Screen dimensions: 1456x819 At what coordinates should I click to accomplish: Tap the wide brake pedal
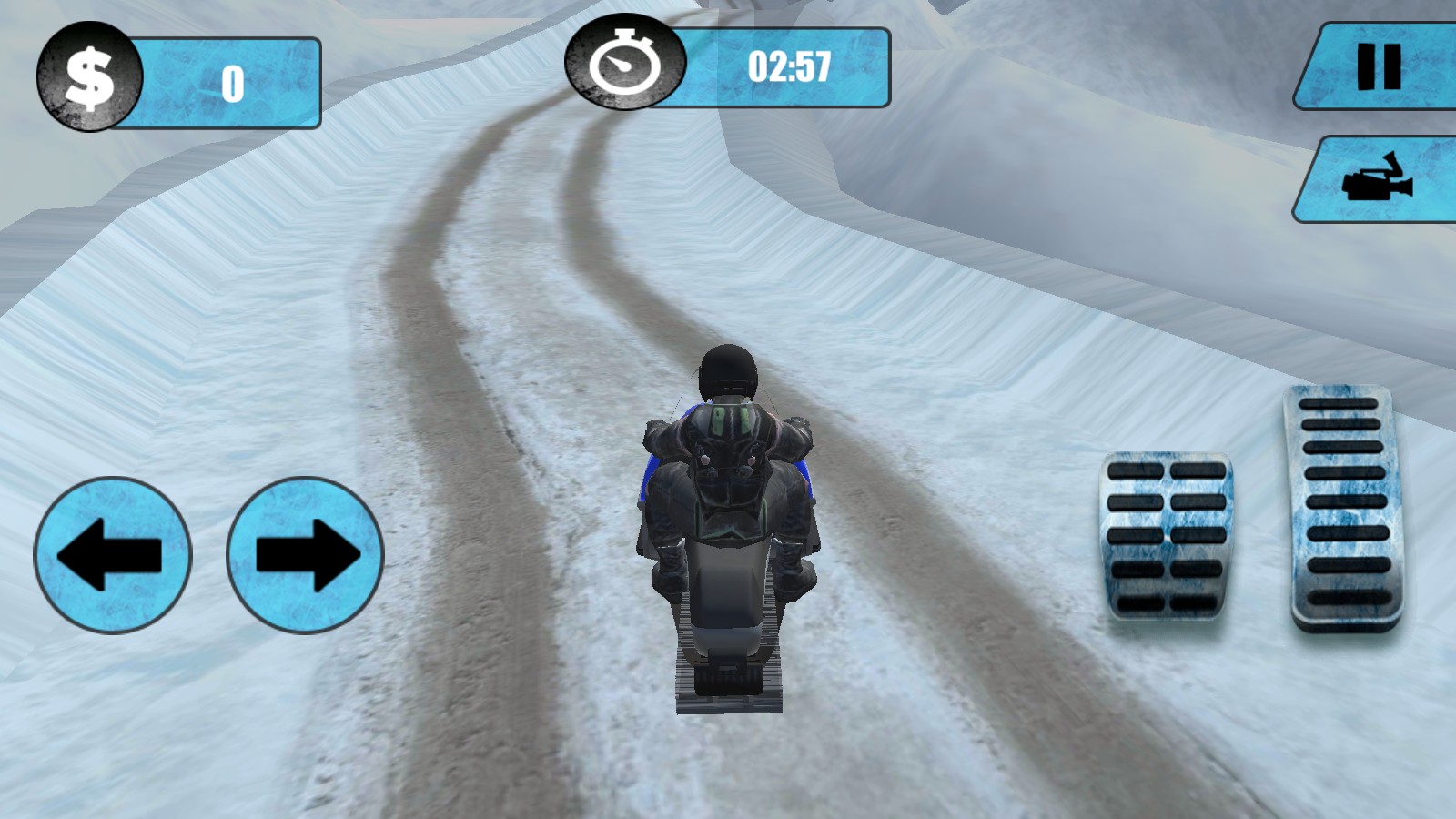pyautogui.click(x=1167, y=537)
